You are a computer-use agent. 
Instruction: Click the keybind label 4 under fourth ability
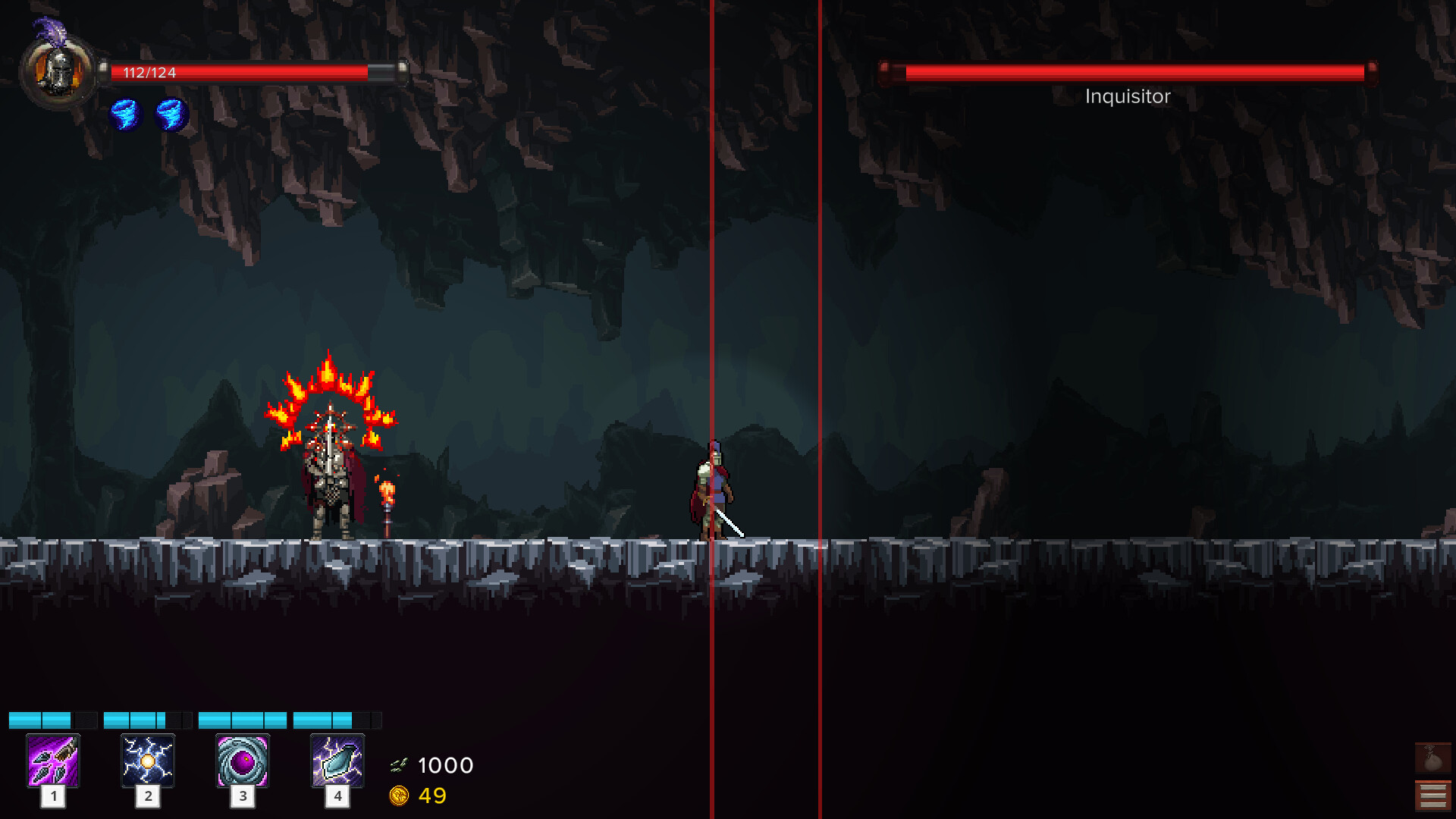[x=337, y=797]
